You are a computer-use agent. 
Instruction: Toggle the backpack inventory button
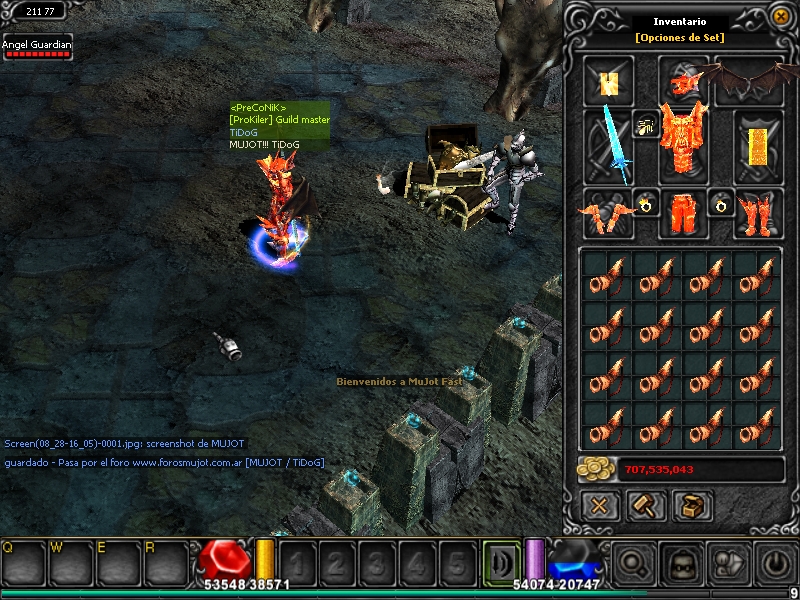tap(681, 564)
